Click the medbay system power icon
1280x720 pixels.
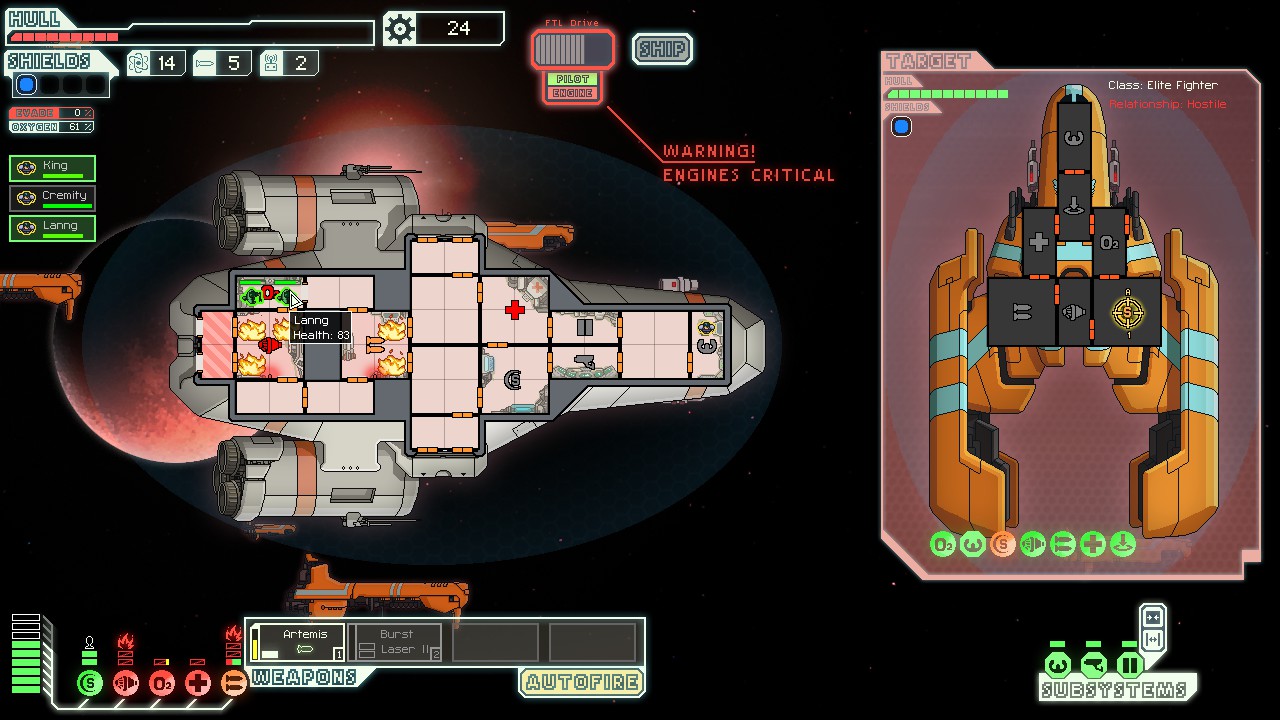(x=198, y=684)
